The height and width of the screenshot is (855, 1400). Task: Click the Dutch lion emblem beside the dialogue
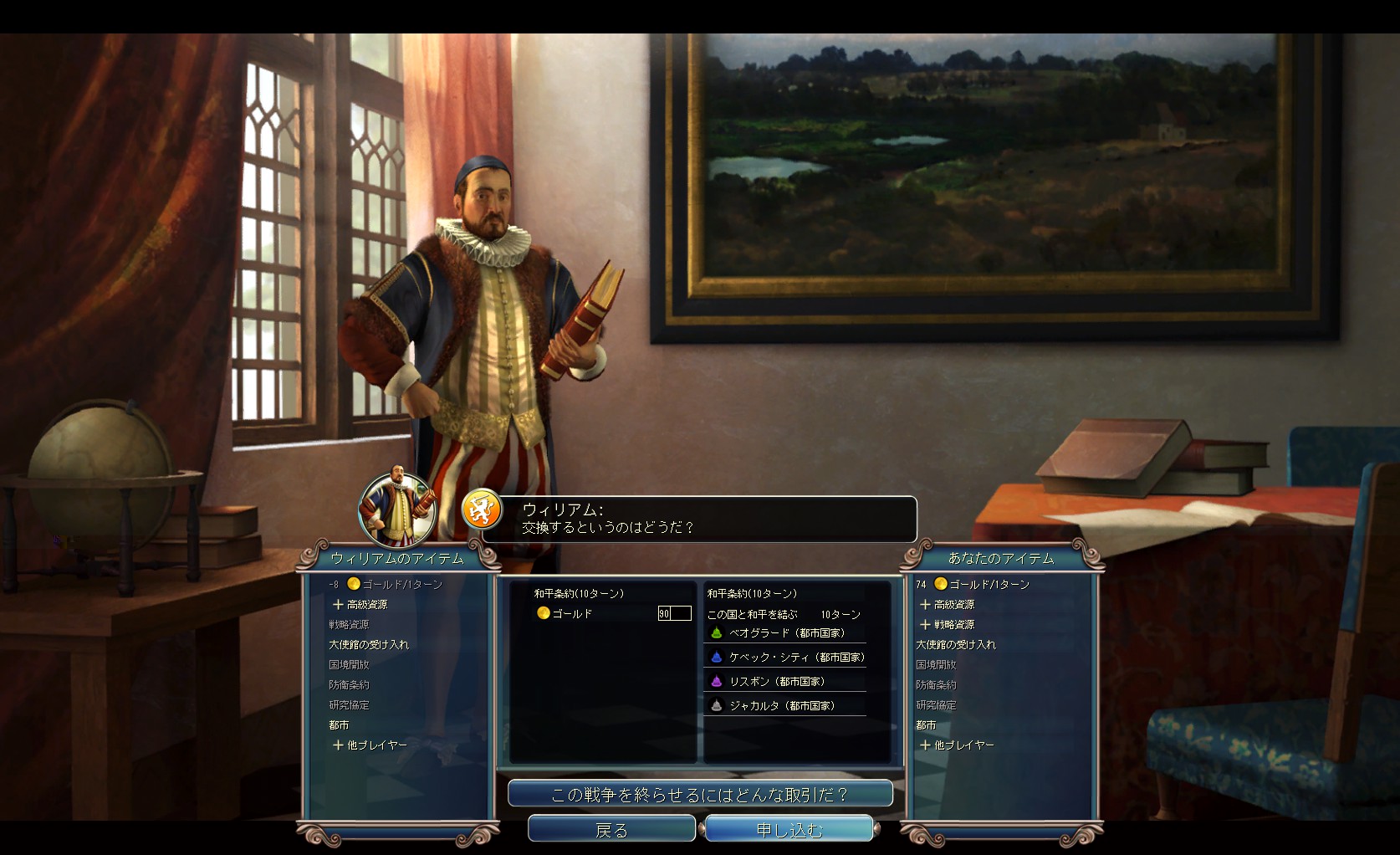tap(481, 509)
